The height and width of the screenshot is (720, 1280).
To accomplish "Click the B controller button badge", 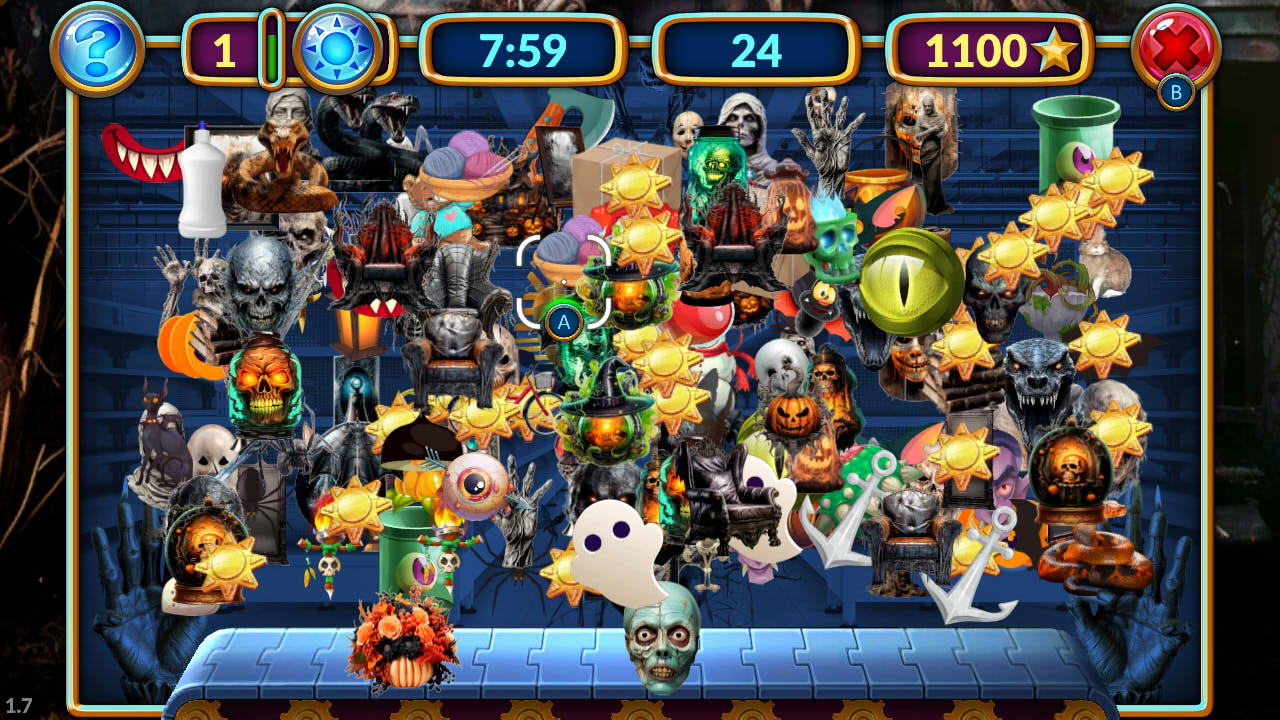I will (1177, 93).
